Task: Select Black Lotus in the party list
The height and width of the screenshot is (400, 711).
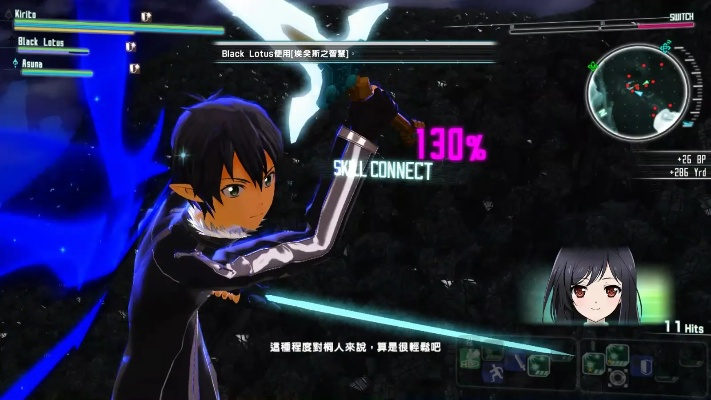Action: (x=41, y=43)
